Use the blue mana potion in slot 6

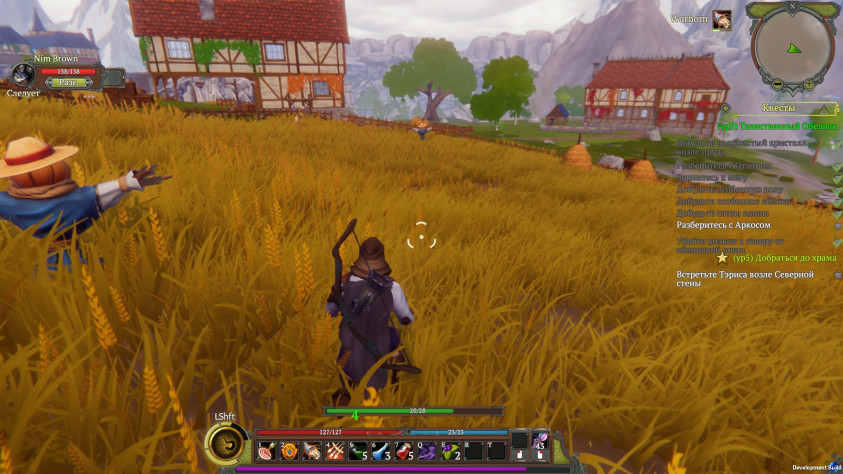pyautogui.click(x=381, y=451)
